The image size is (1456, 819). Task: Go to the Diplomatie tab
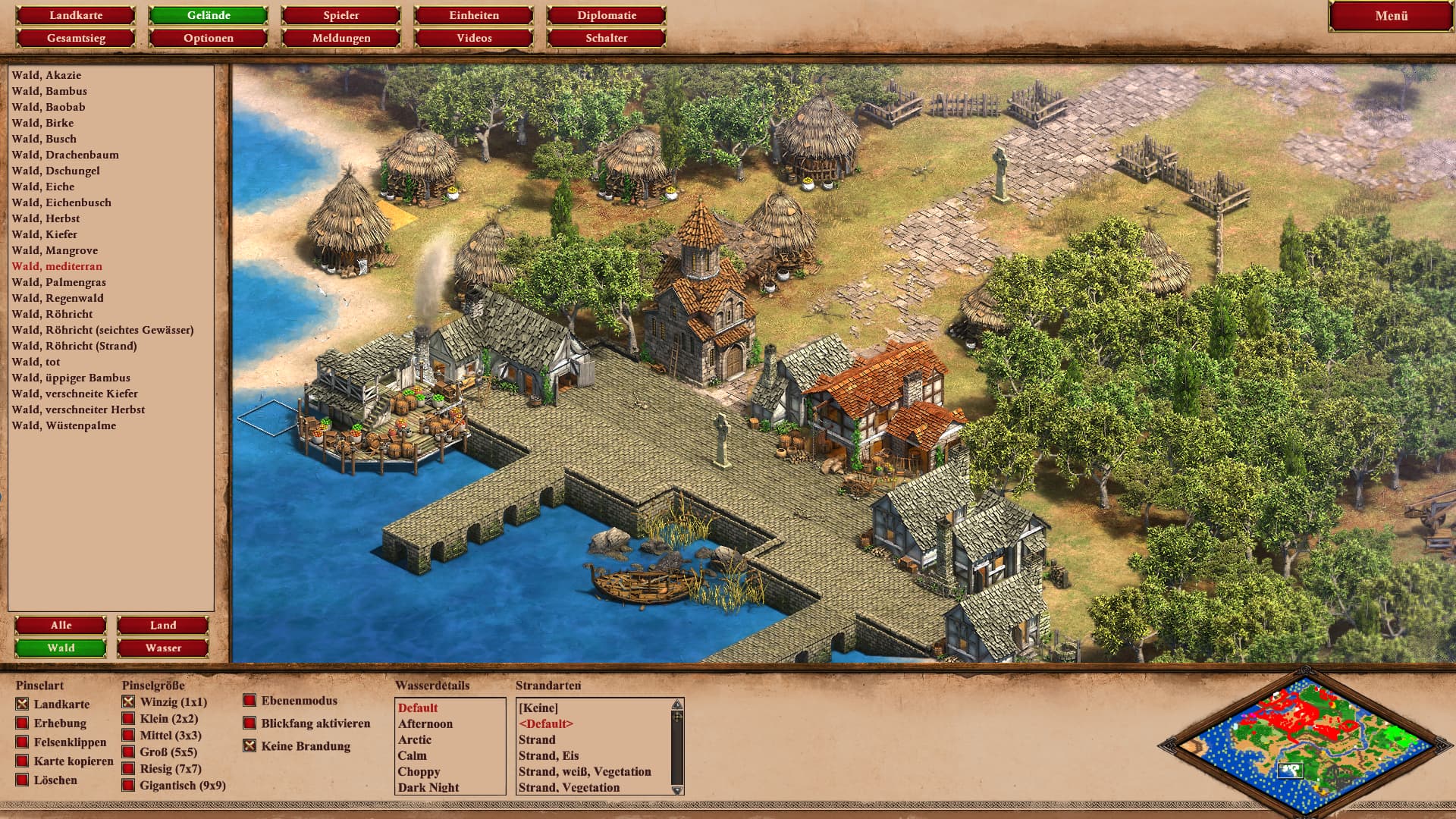[x=607, y=15]
